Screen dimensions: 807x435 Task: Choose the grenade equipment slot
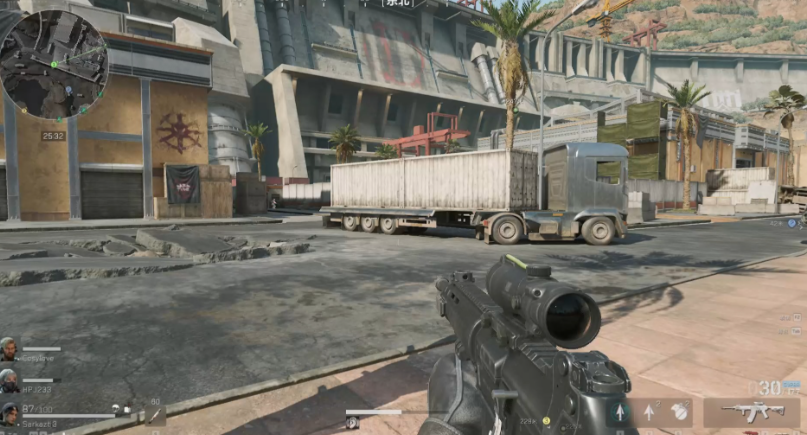678,412
